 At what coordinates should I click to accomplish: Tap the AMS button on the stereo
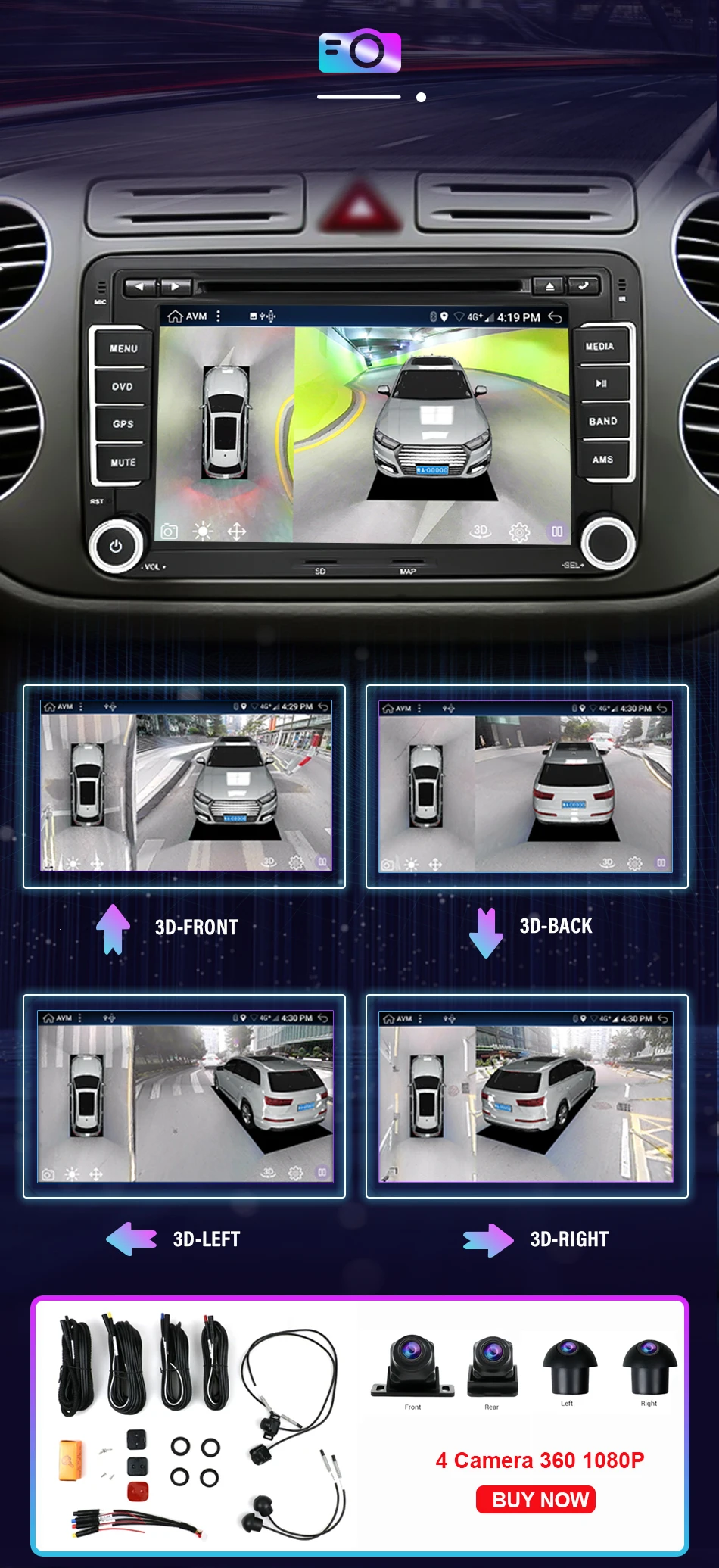pyautogui.click(x=602, y=459)
